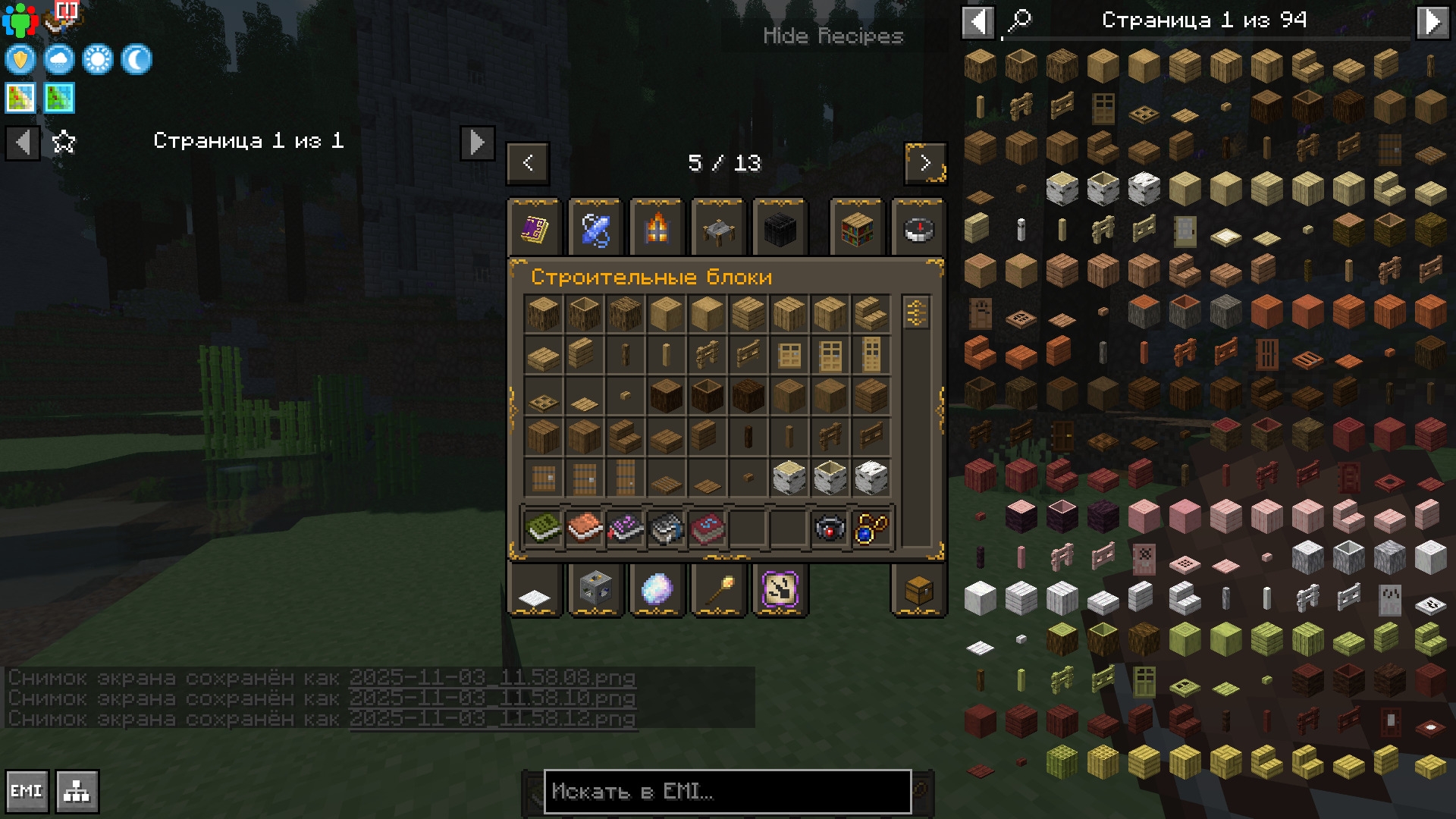The image size is (1456, 819).
Task: Switch to the blue crystal creative tab
Action: (x=595, y=228)
